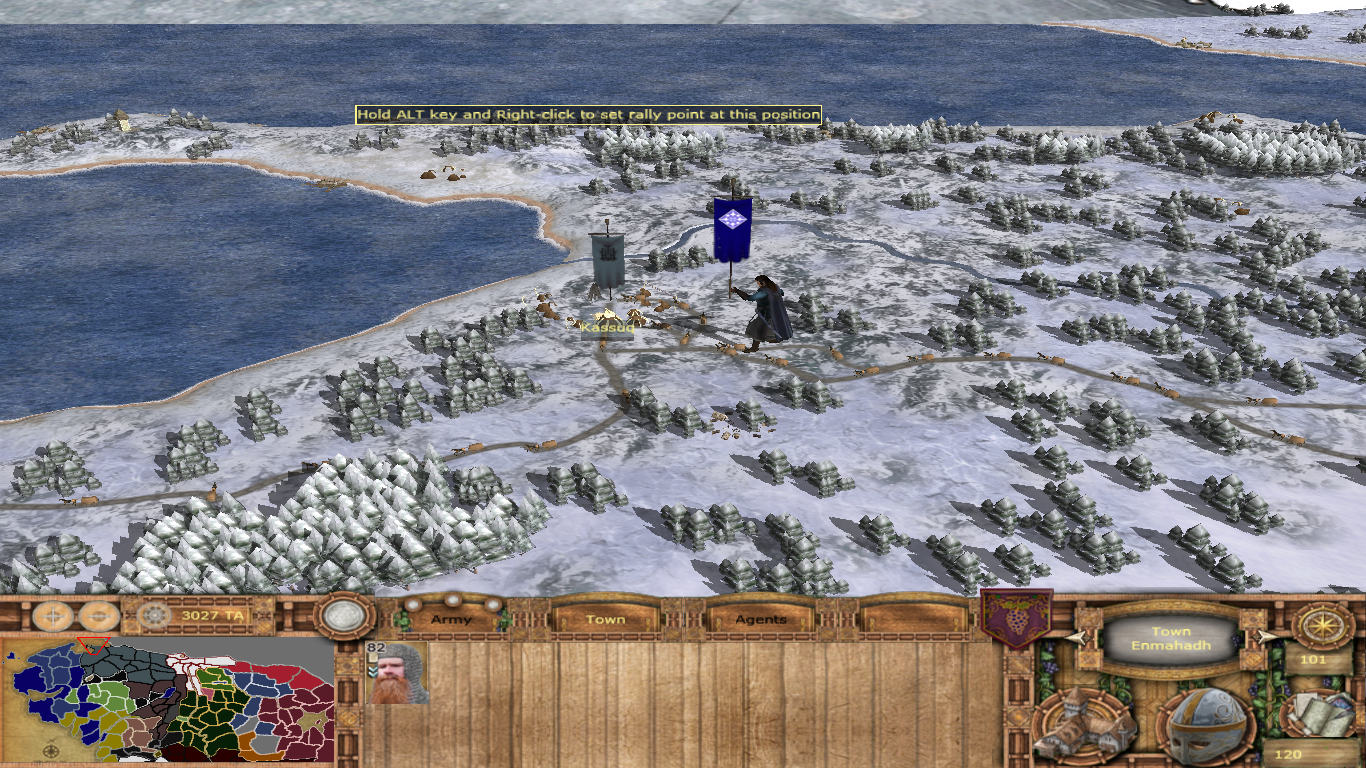Open the construction menu building icon
1366x768 pixels.
click(x=1085, y=725)
